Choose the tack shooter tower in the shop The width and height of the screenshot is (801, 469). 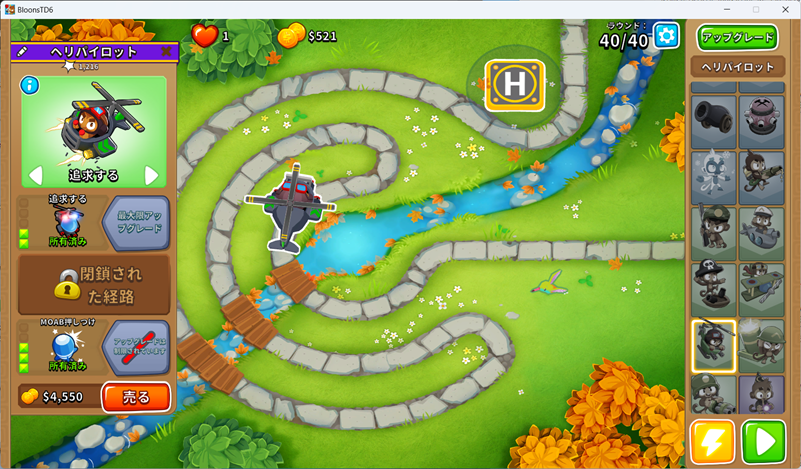point(761,122)
